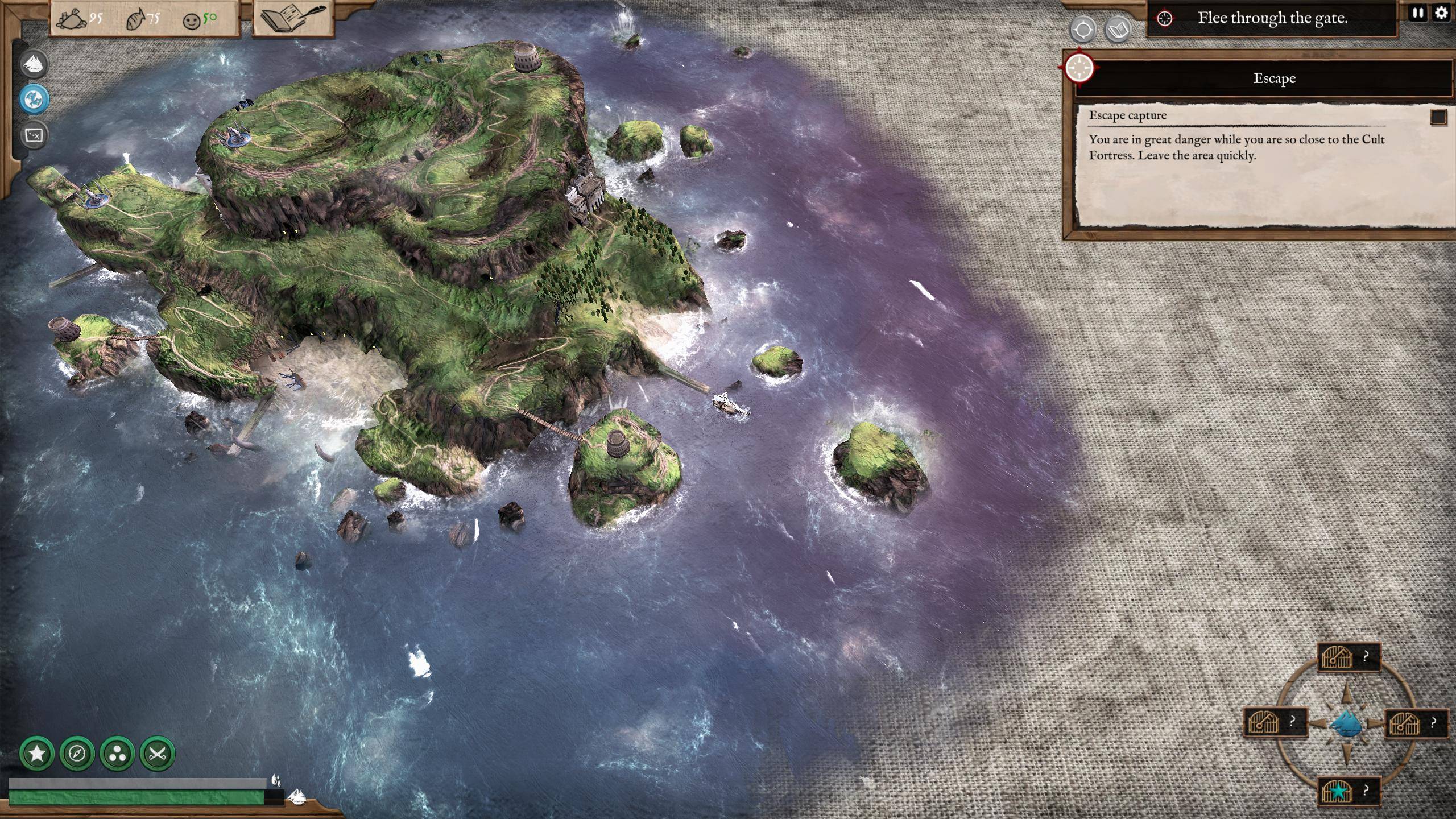This screenshot has height=819, width=1456.
Task: Open the codex book button beside crosshair
Action: coord(1118,30)
